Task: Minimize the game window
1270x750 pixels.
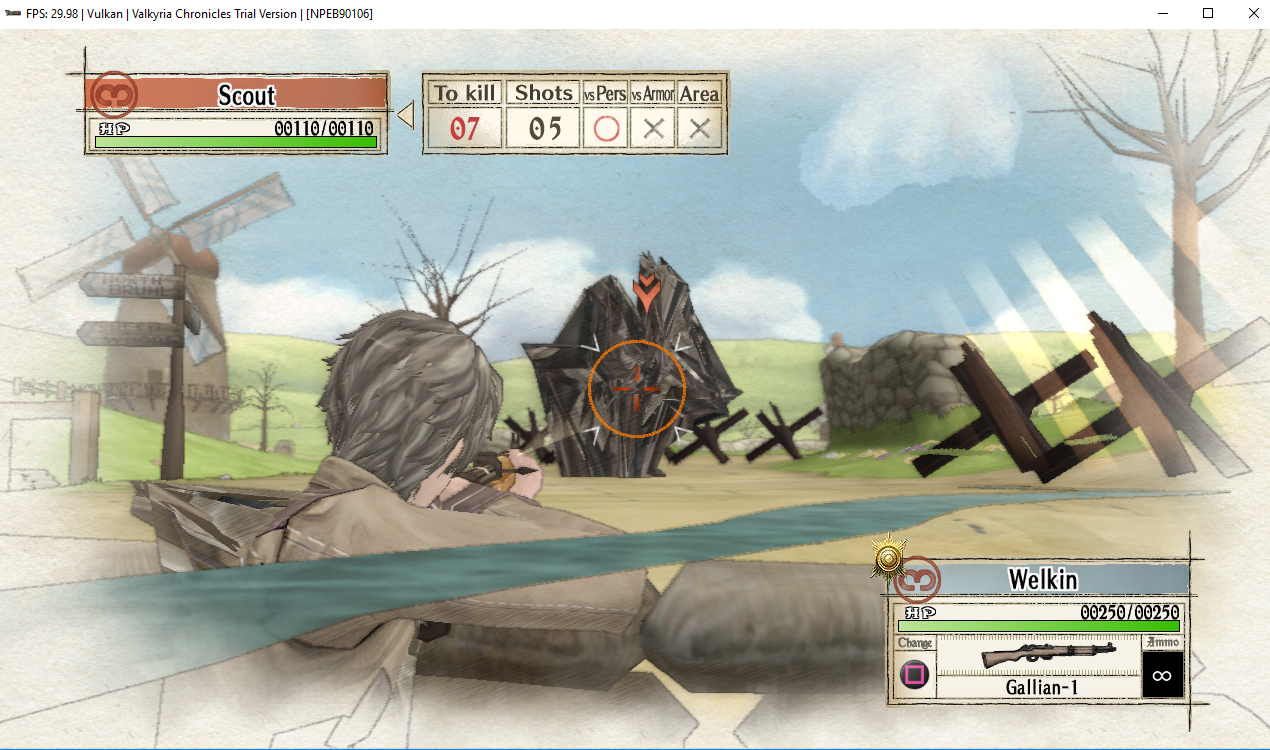Action: click(1163, 14)
